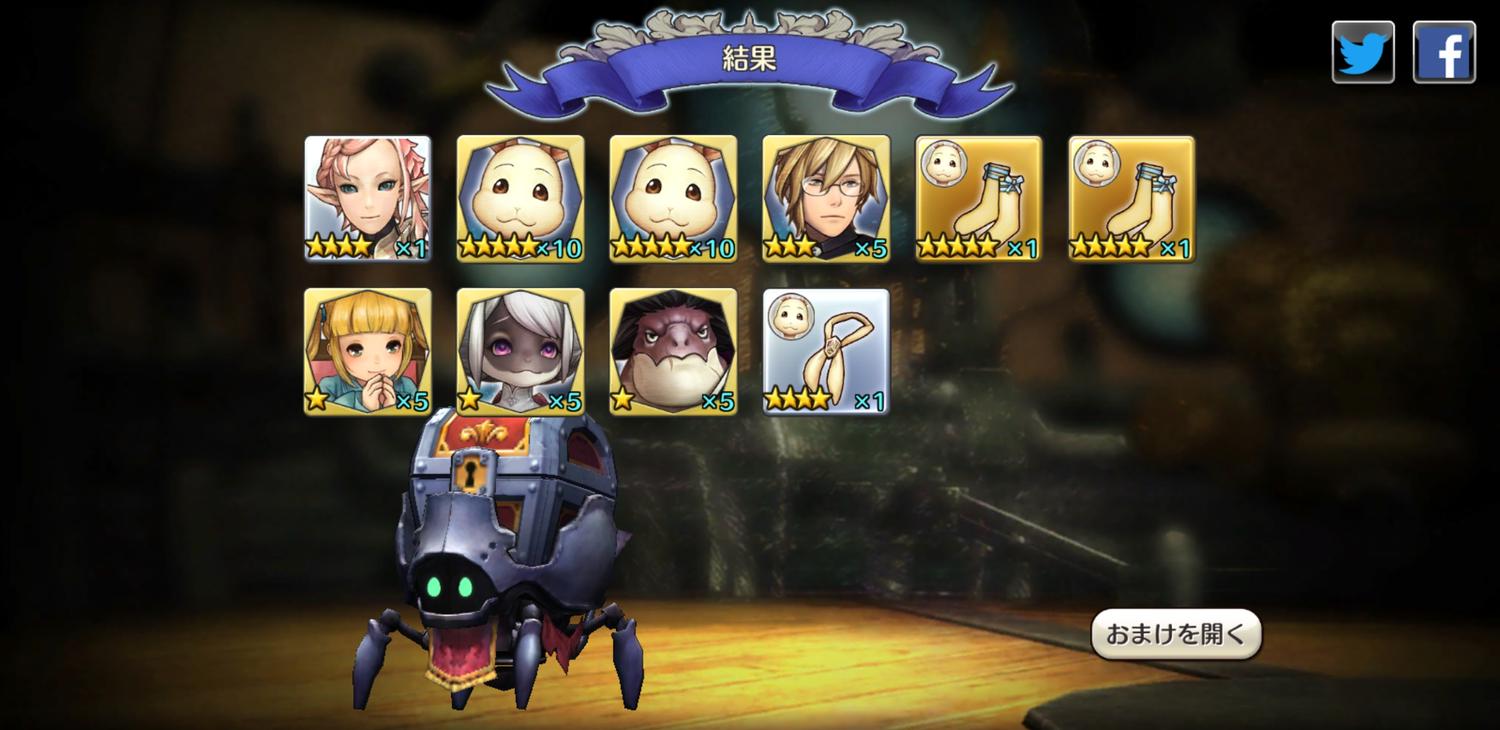This screenshot has height=730, width=1500.
Task: View the four-star ribbon equipment reward
Action: tap(826, 351)
